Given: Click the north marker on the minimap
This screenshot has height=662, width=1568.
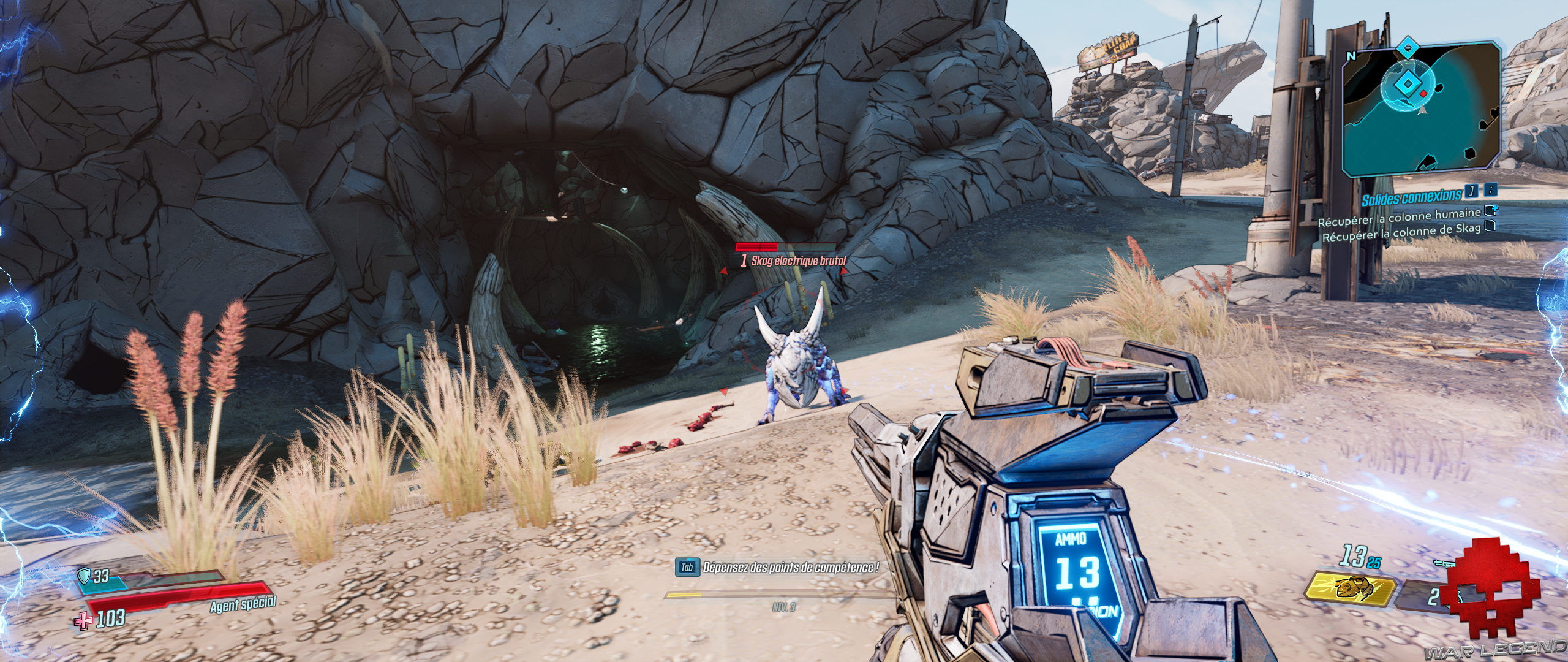Looking at the screenshot, I should coord(1352,56).
